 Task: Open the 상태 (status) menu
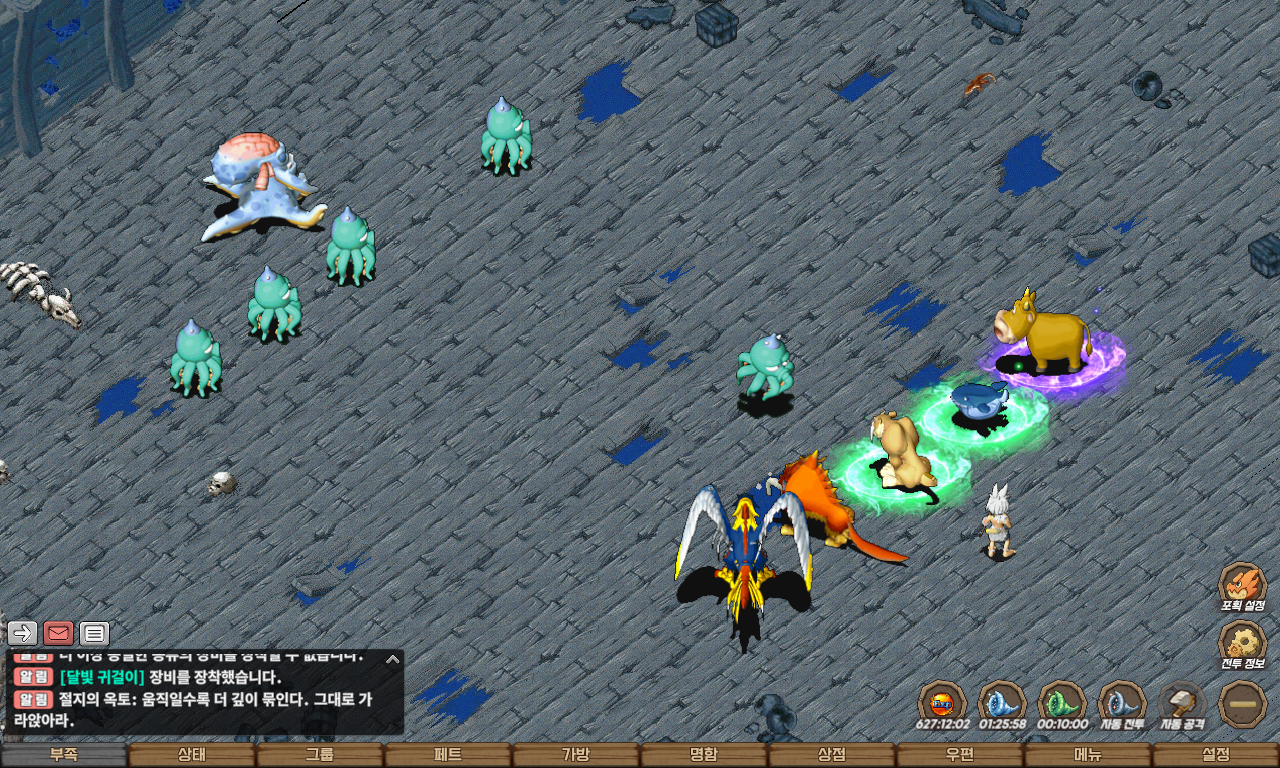(192, 755)
